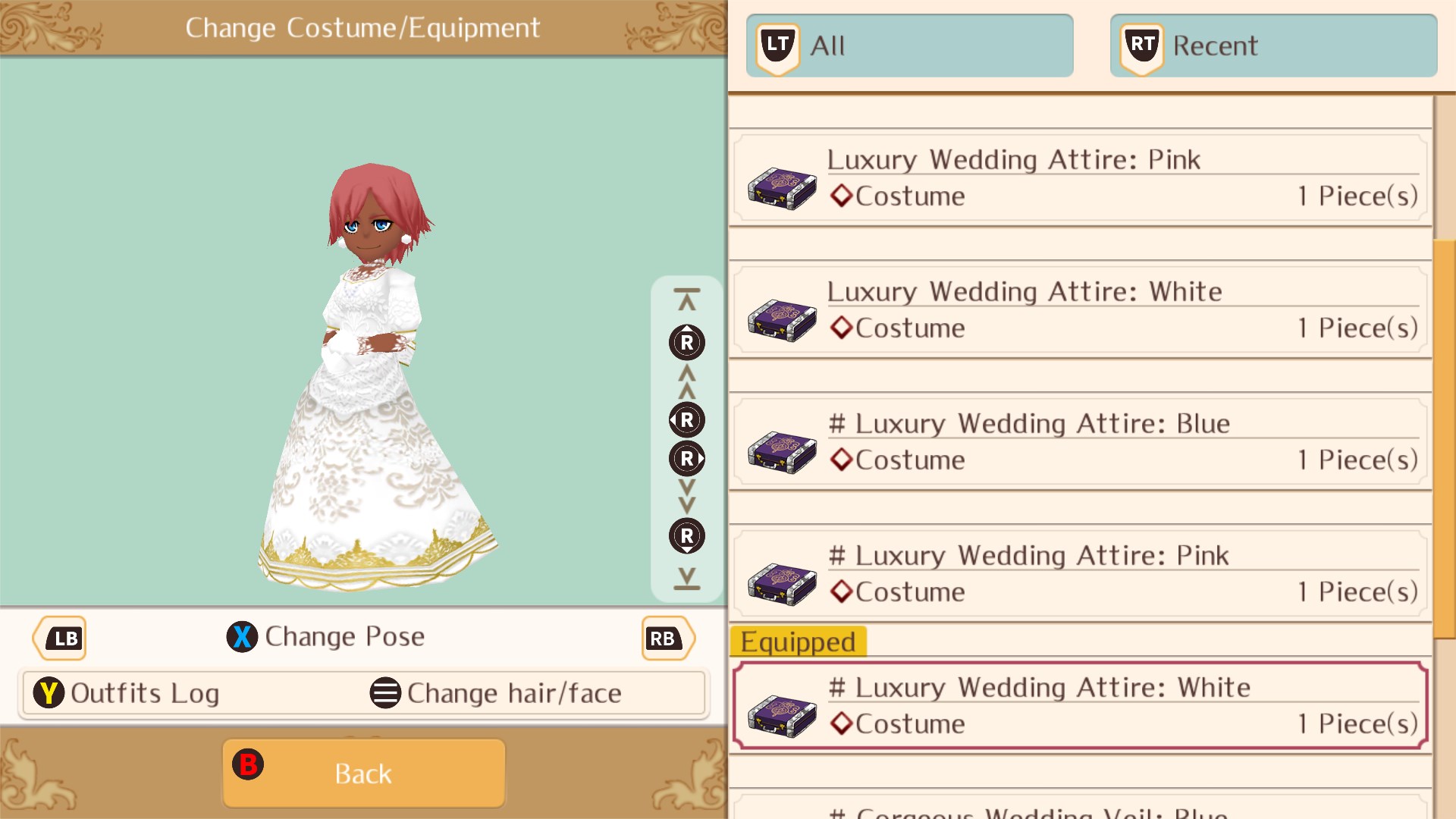Click the purple chest icon for Luxury Wedding Attire: Pink
1456x819 pixels.
(782, 190)
